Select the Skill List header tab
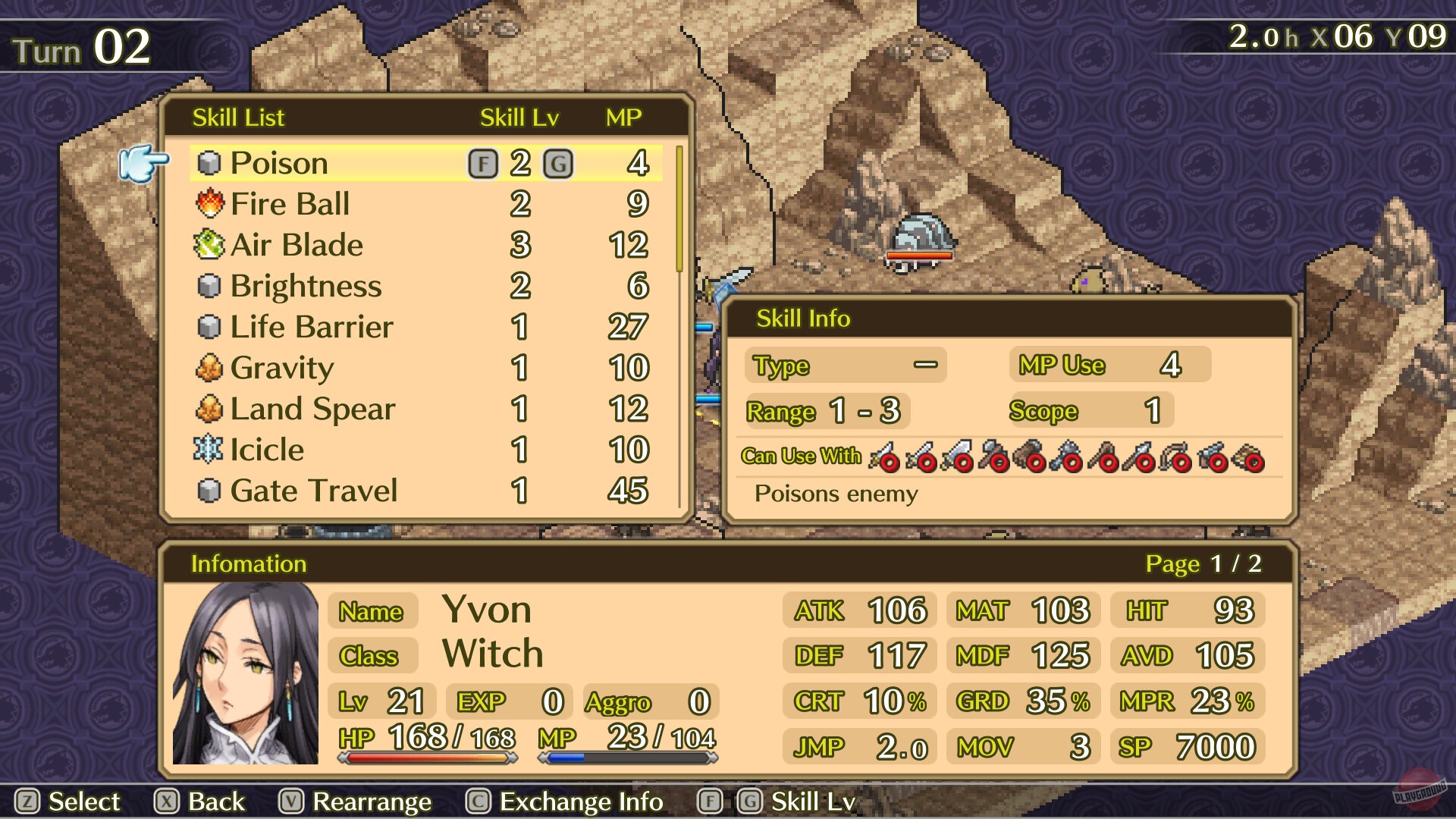This screenshot has height=819, width=1456. pyautogui.click(x=237, y=117)
